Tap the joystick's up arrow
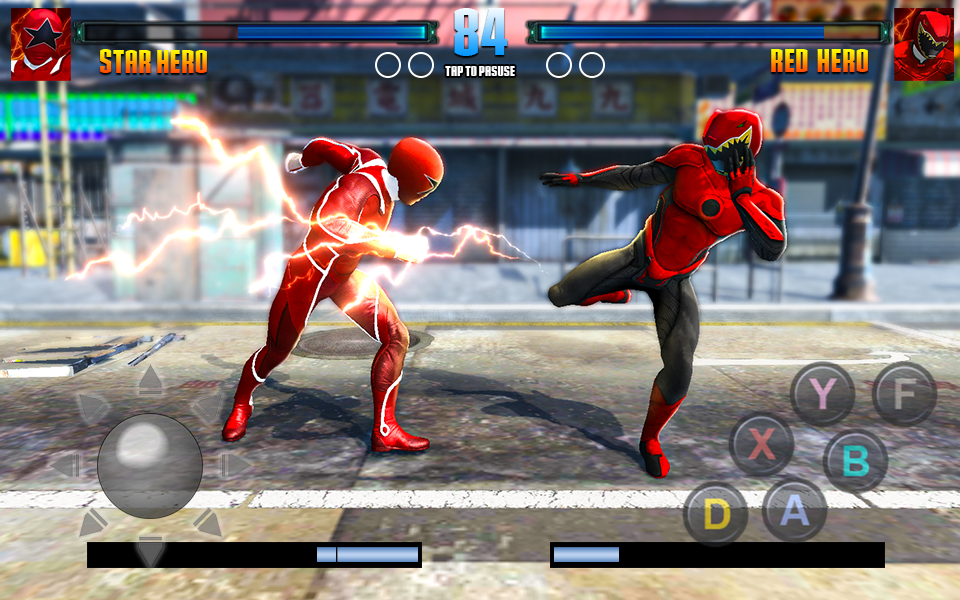 [150, 379]
